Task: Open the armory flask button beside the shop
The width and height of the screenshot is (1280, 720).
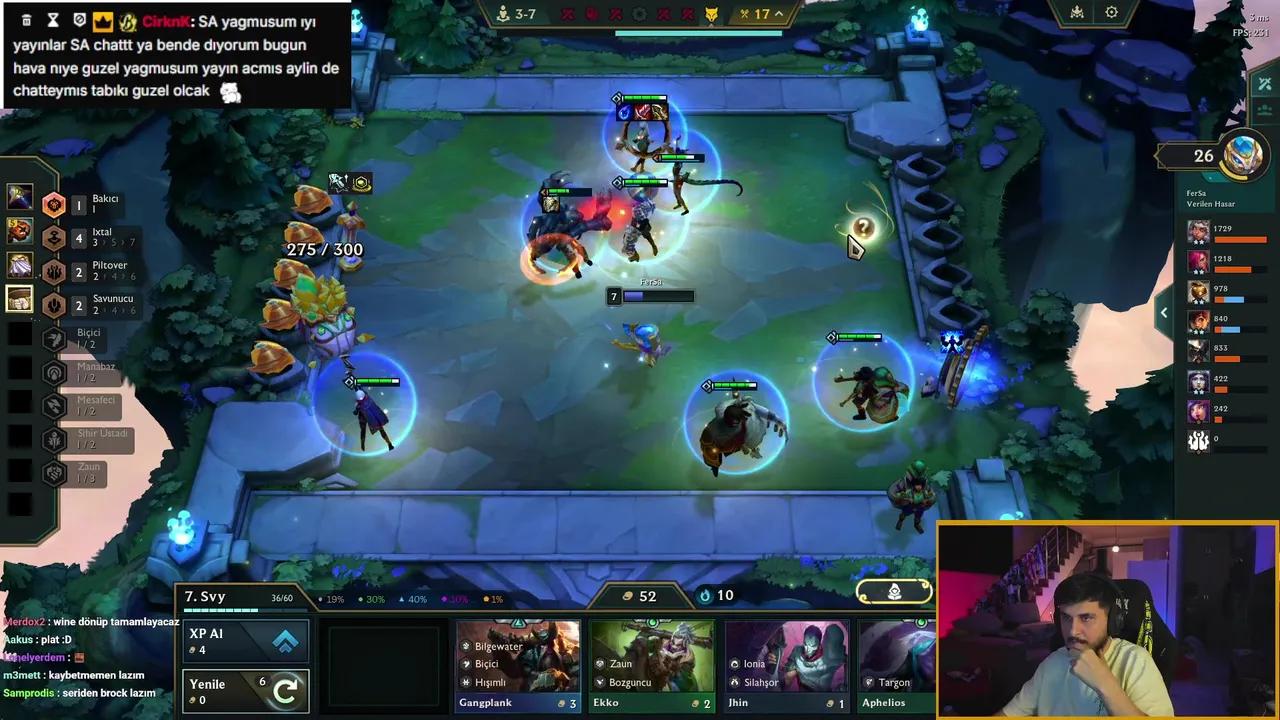Action: [x=893, y=592]
